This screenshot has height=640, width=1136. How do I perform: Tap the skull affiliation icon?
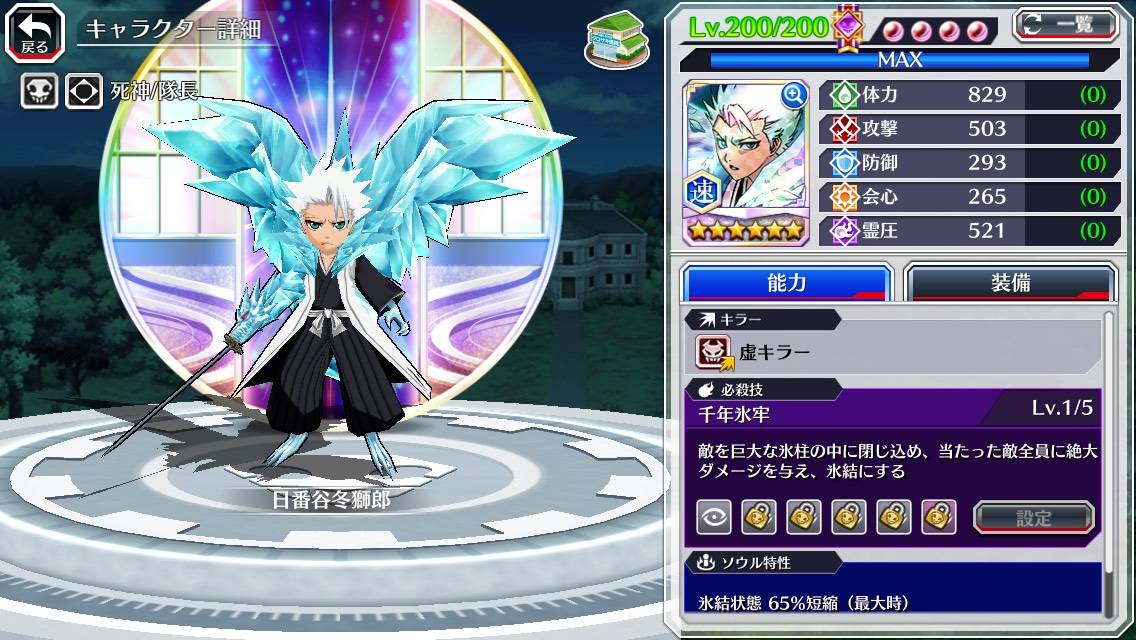(38, 92)
